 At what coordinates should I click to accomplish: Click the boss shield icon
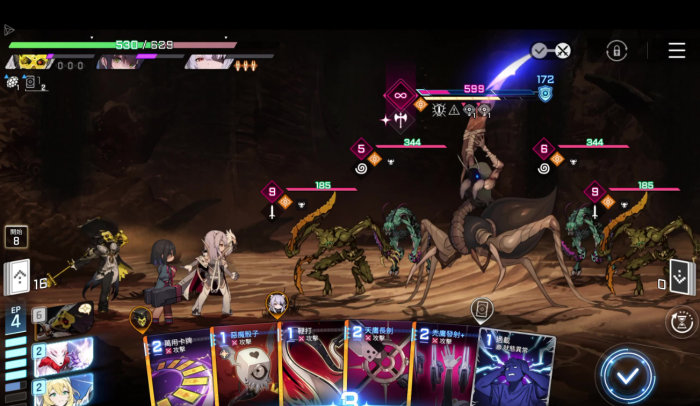(545, 94)
